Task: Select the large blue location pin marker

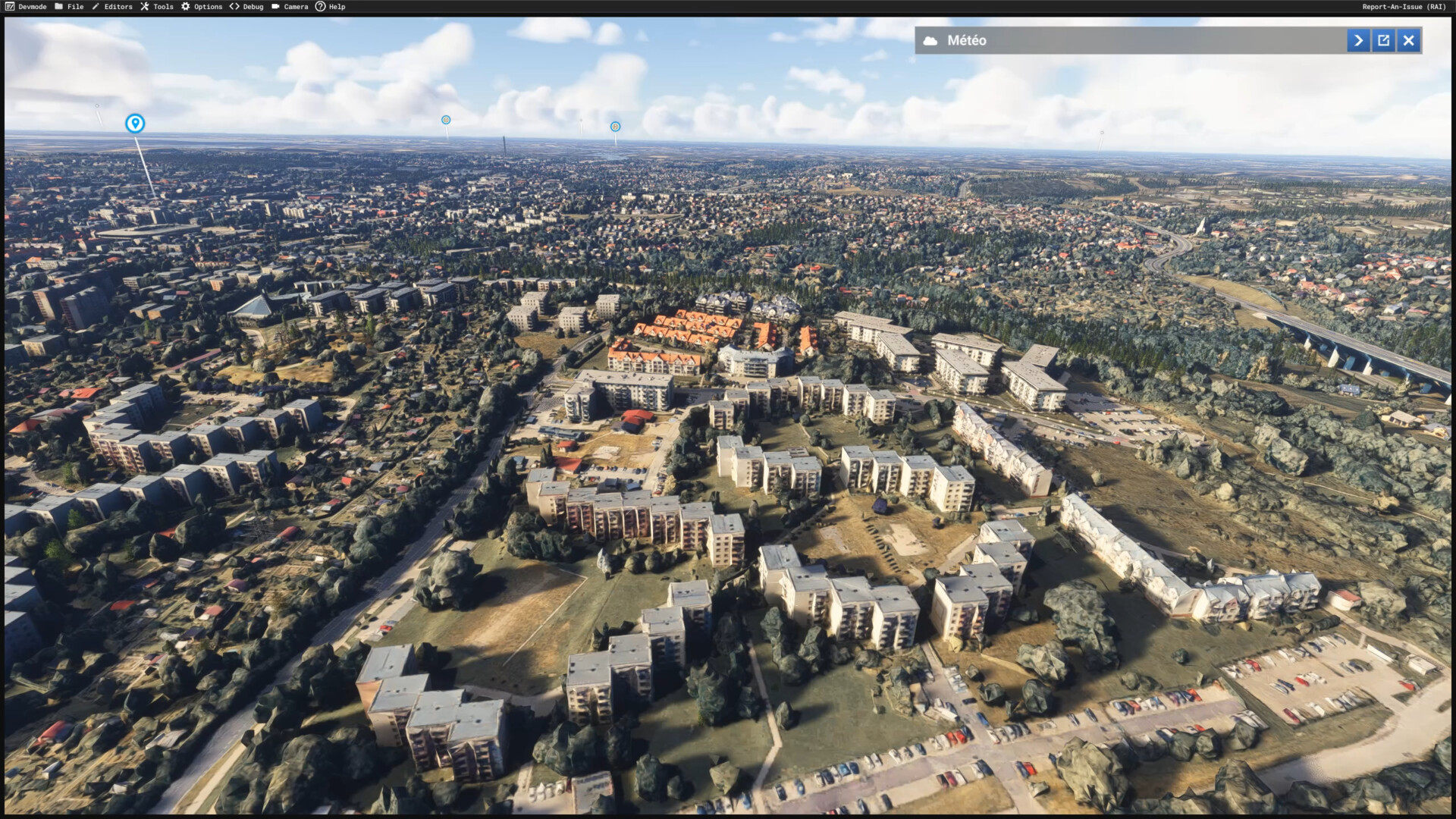Action: (135, 123)
